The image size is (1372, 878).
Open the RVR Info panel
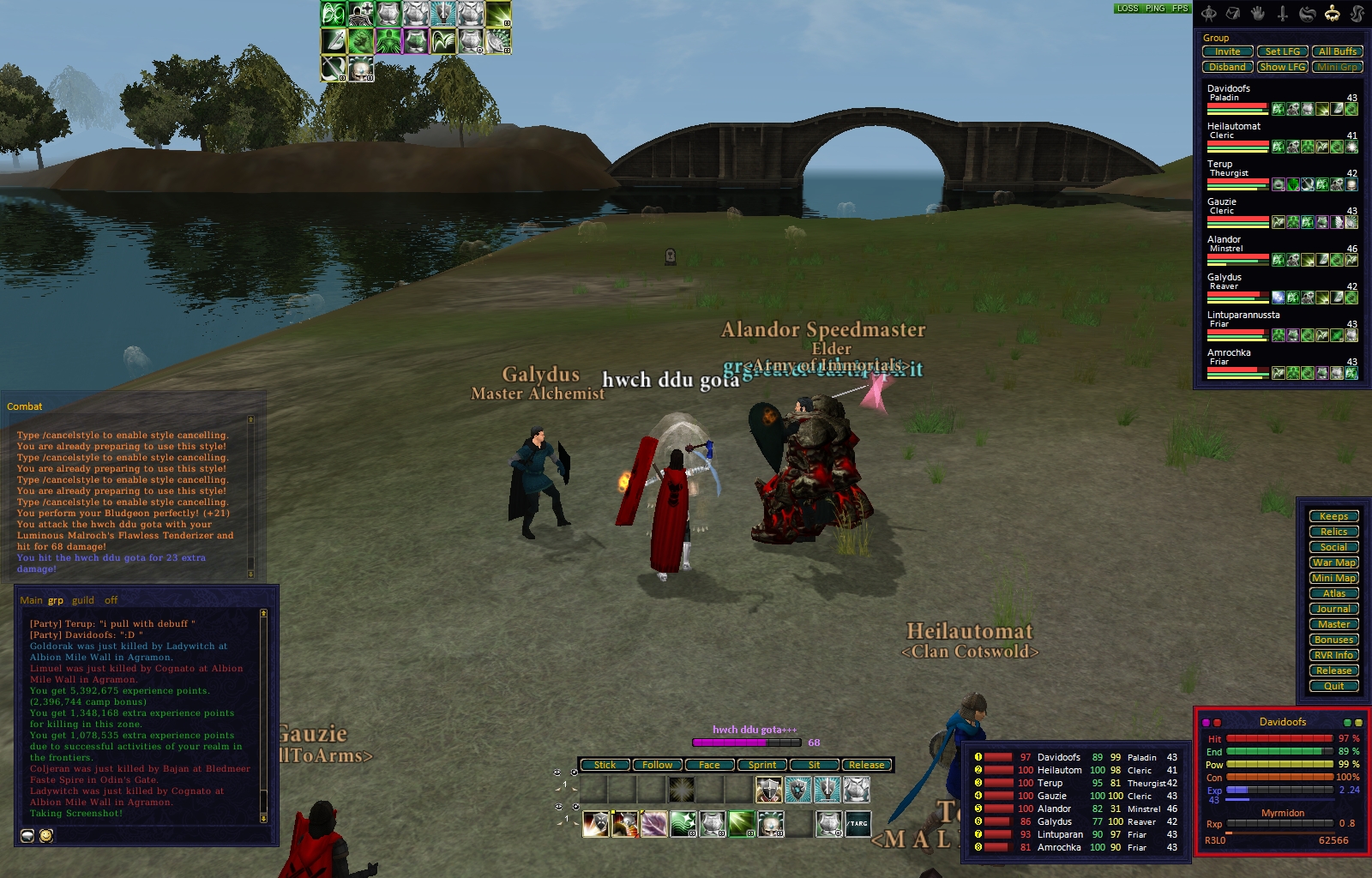(1333, 655)
